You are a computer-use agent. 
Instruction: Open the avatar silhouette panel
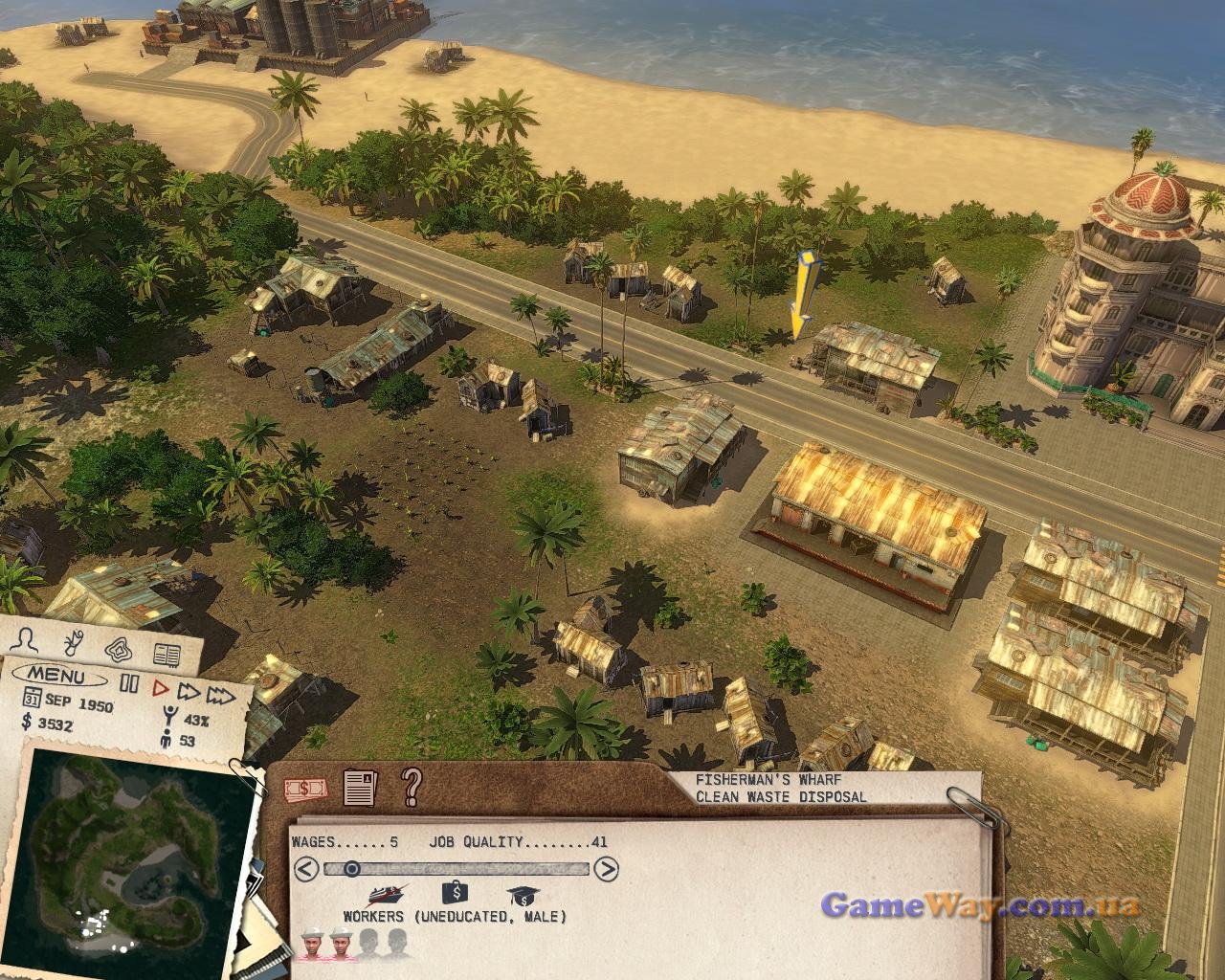tap(30, 640)
